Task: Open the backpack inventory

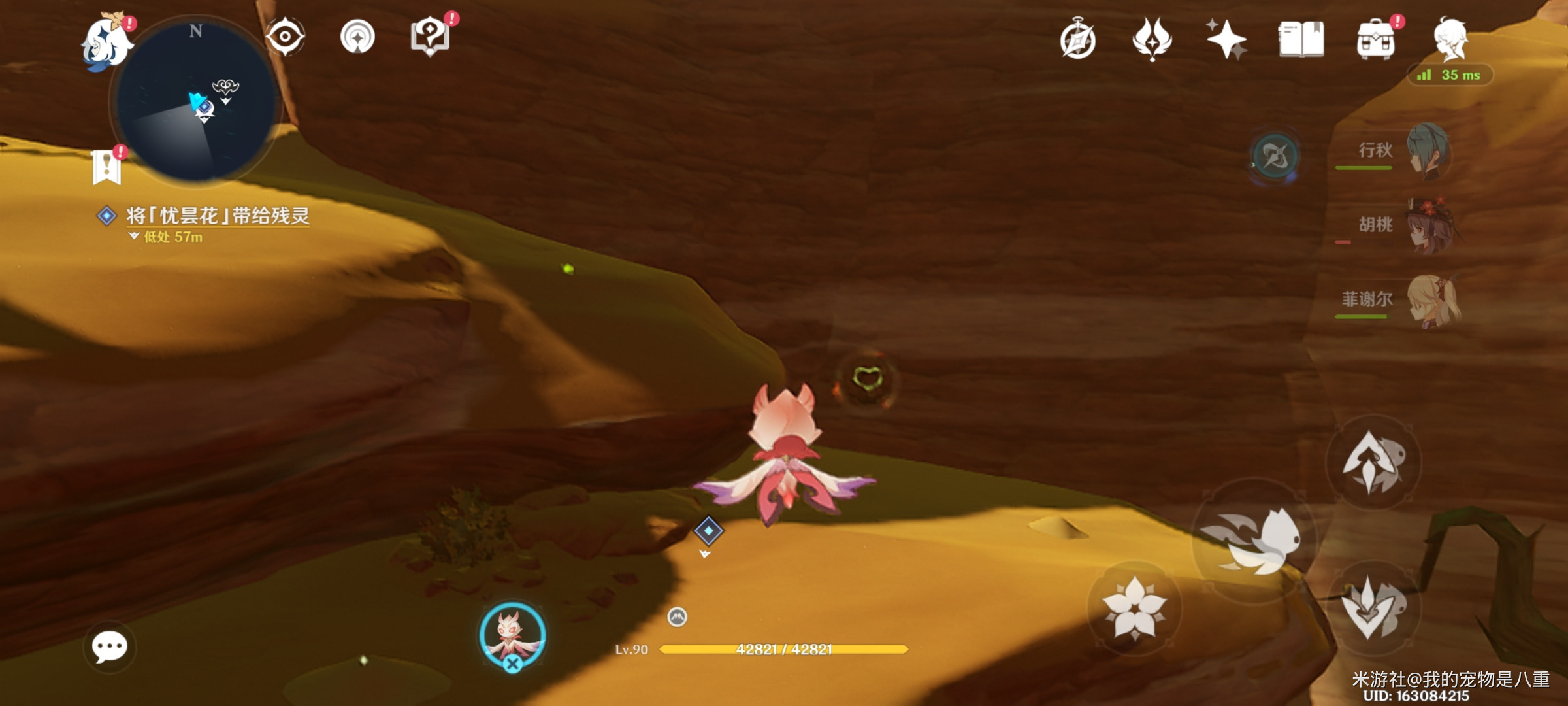Action: pos(1375,41)
